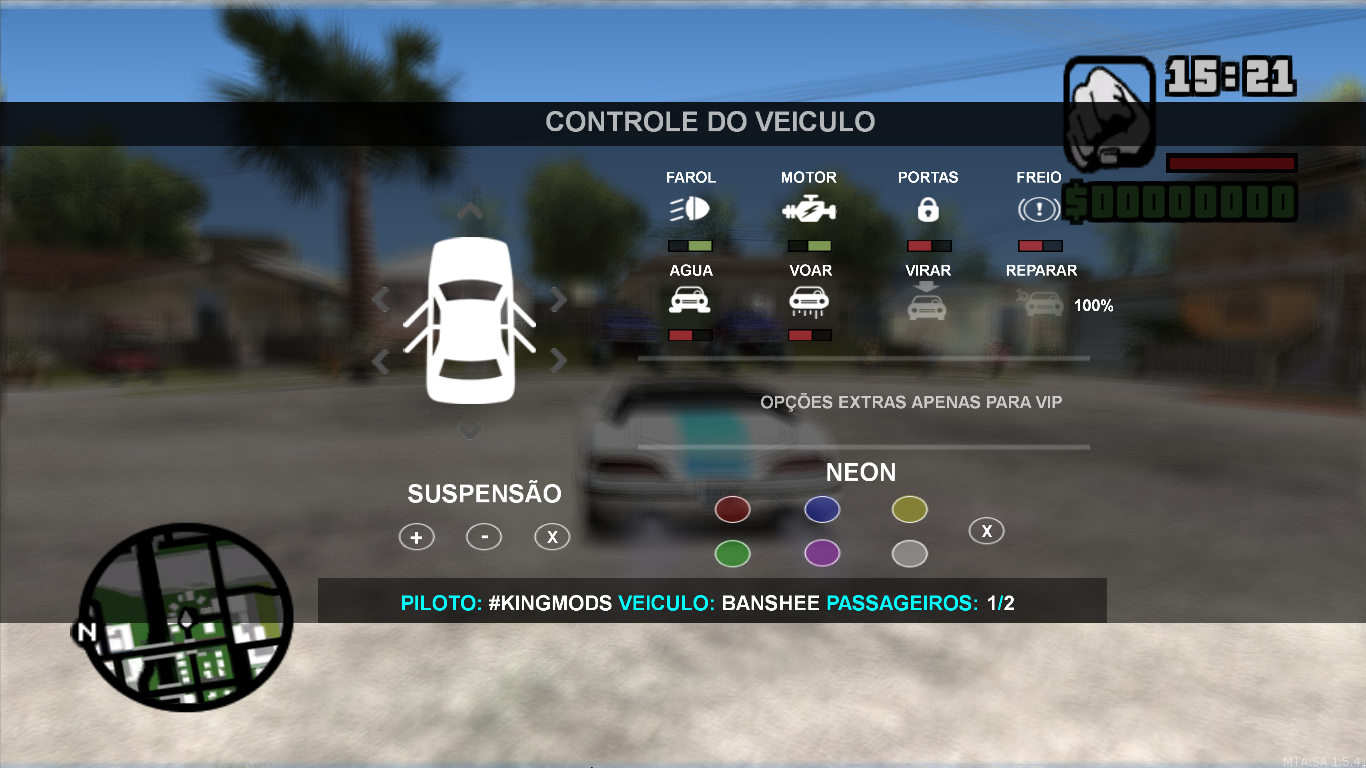Click the PORTAS padlock icon
The height and width of the screenshot is (768, 1366).
pos(927,208)
